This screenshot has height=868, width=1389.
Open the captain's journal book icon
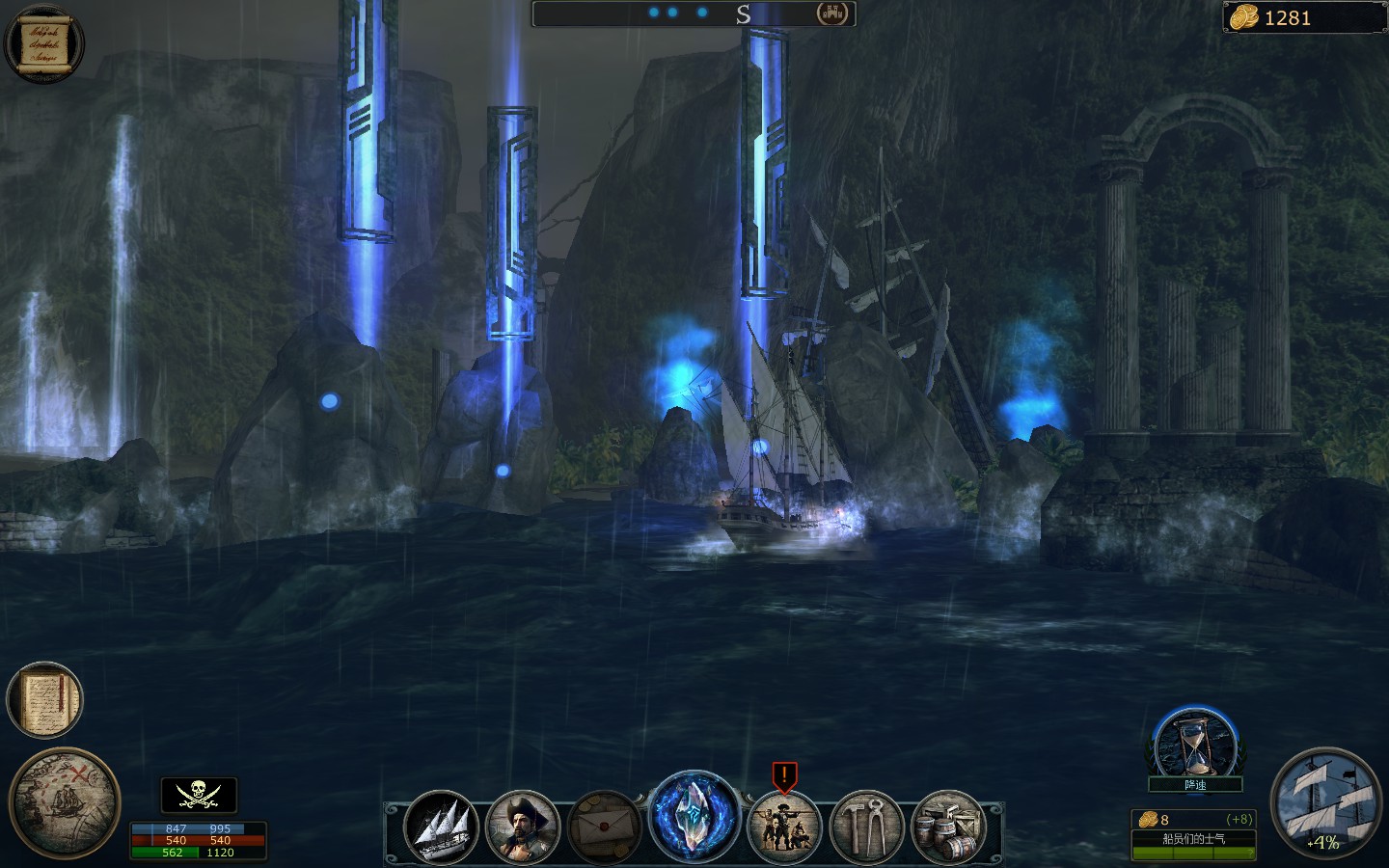pos(44,701)
